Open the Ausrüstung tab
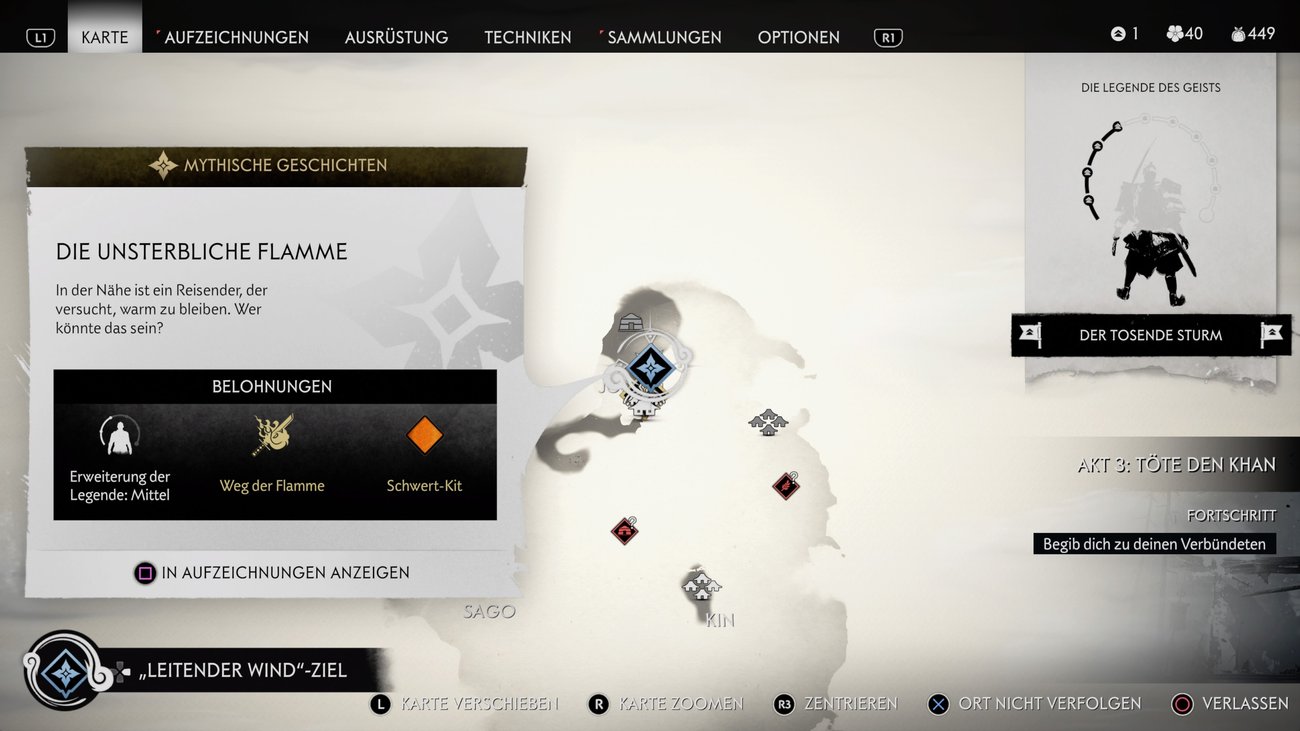Image resolution: width=1300 pixels, height=731 pixels. coord(396,37)
